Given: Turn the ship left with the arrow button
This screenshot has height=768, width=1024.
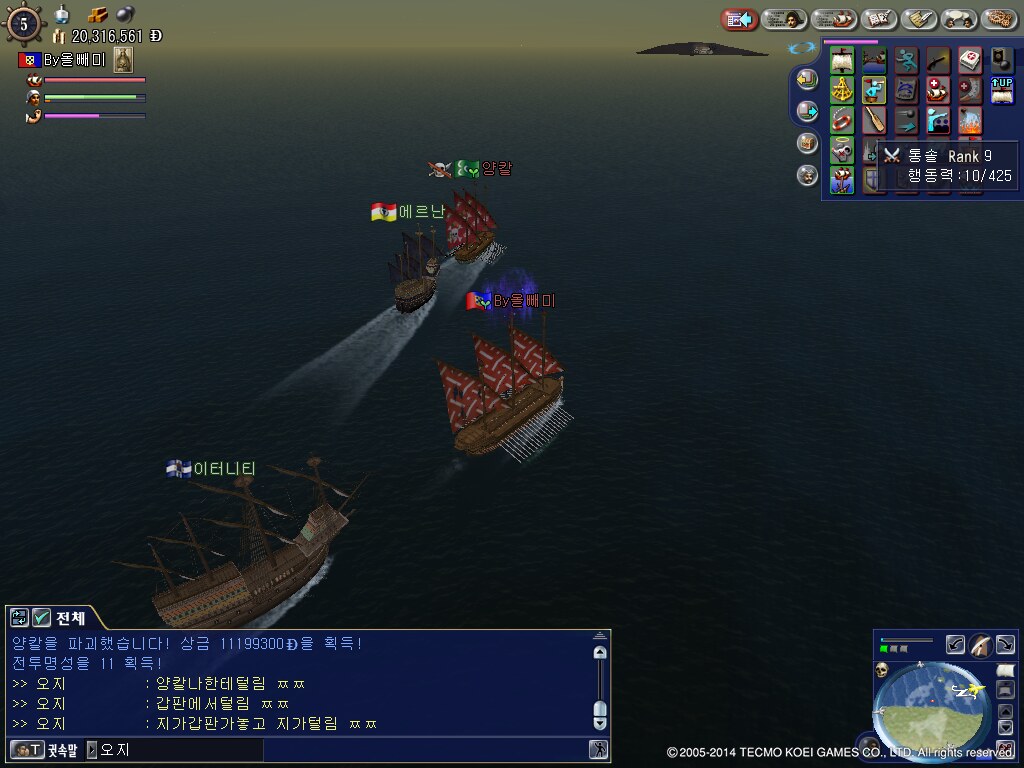Looking at the screenshot, I should pyautogui.click(x=955, y=645).
